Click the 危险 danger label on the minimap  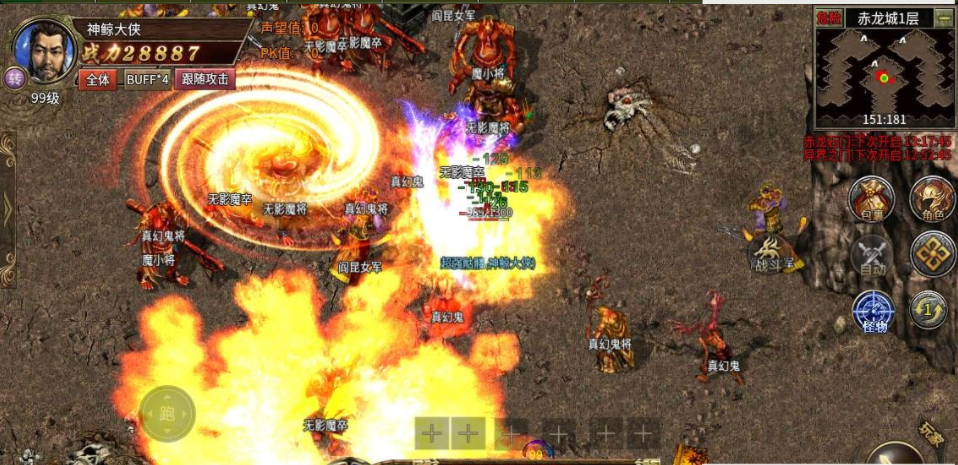click(828, 17)
